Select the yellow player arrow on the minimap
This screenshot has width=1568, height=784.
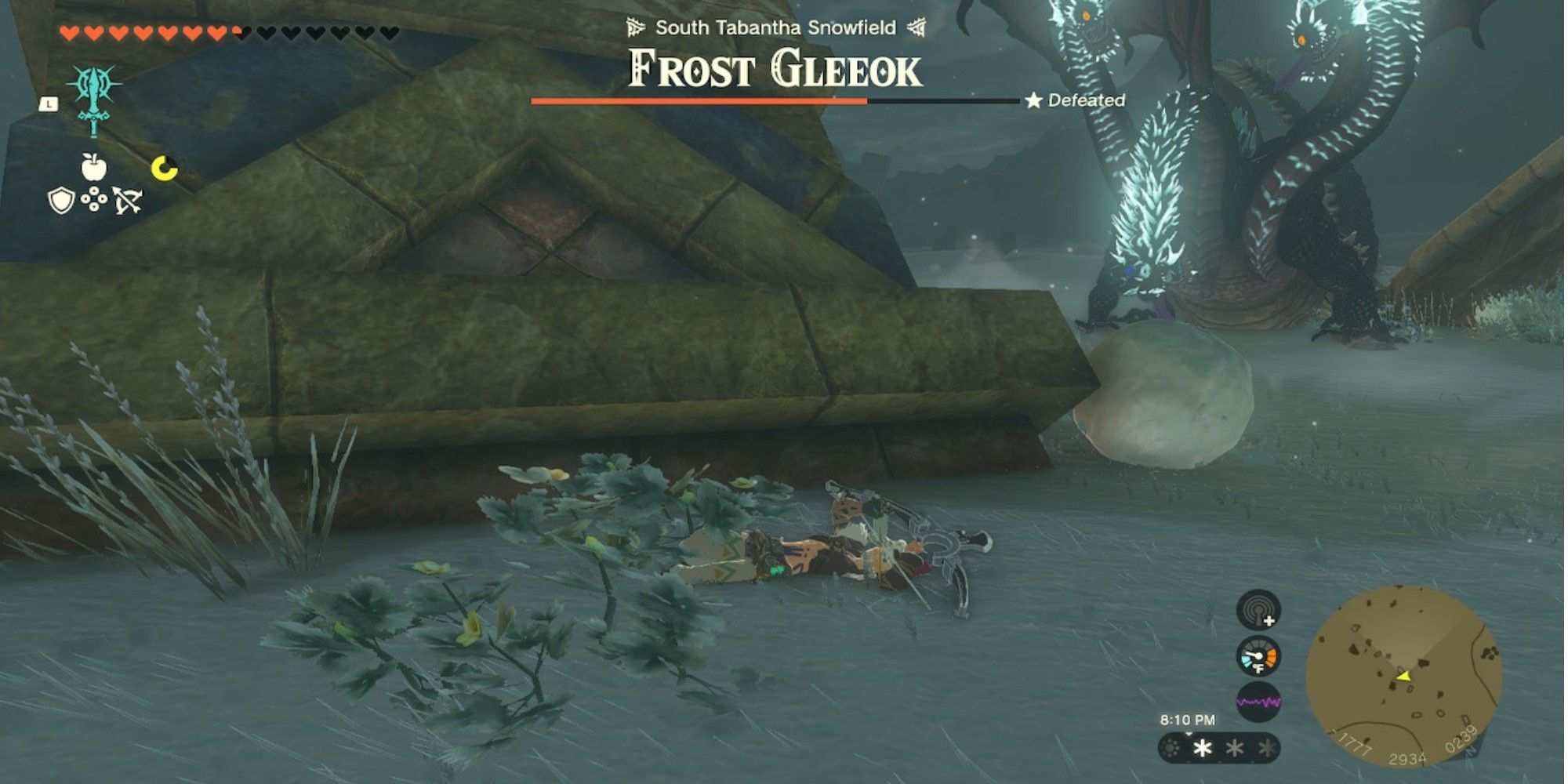[1405, 677]
